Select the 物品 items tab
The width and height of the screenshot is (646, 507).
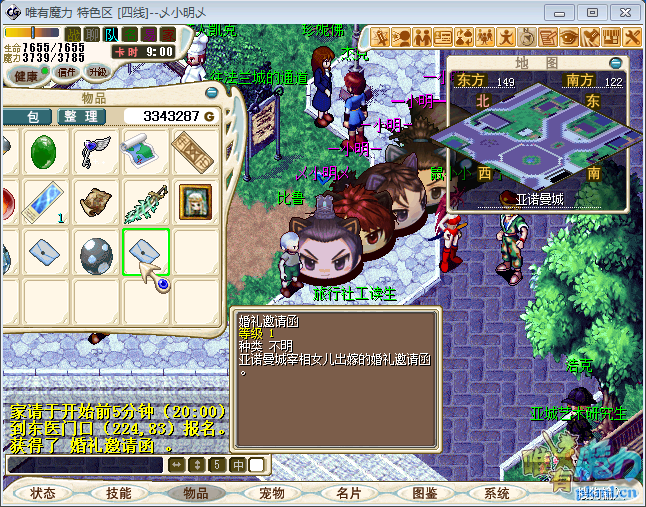point(196,493)
